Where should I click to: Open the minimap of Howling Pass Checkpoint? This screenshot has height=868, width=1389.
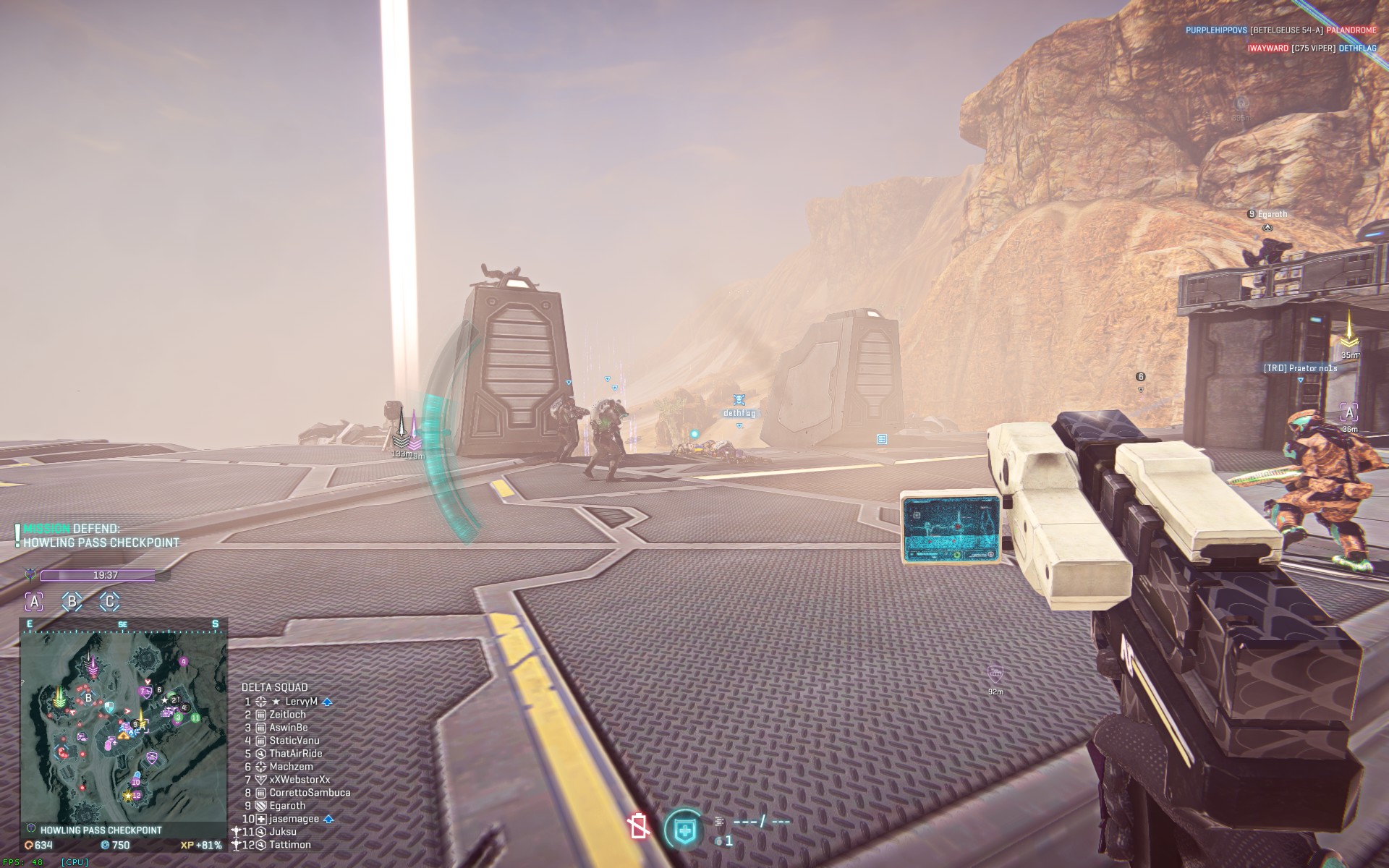click(124, 725)
